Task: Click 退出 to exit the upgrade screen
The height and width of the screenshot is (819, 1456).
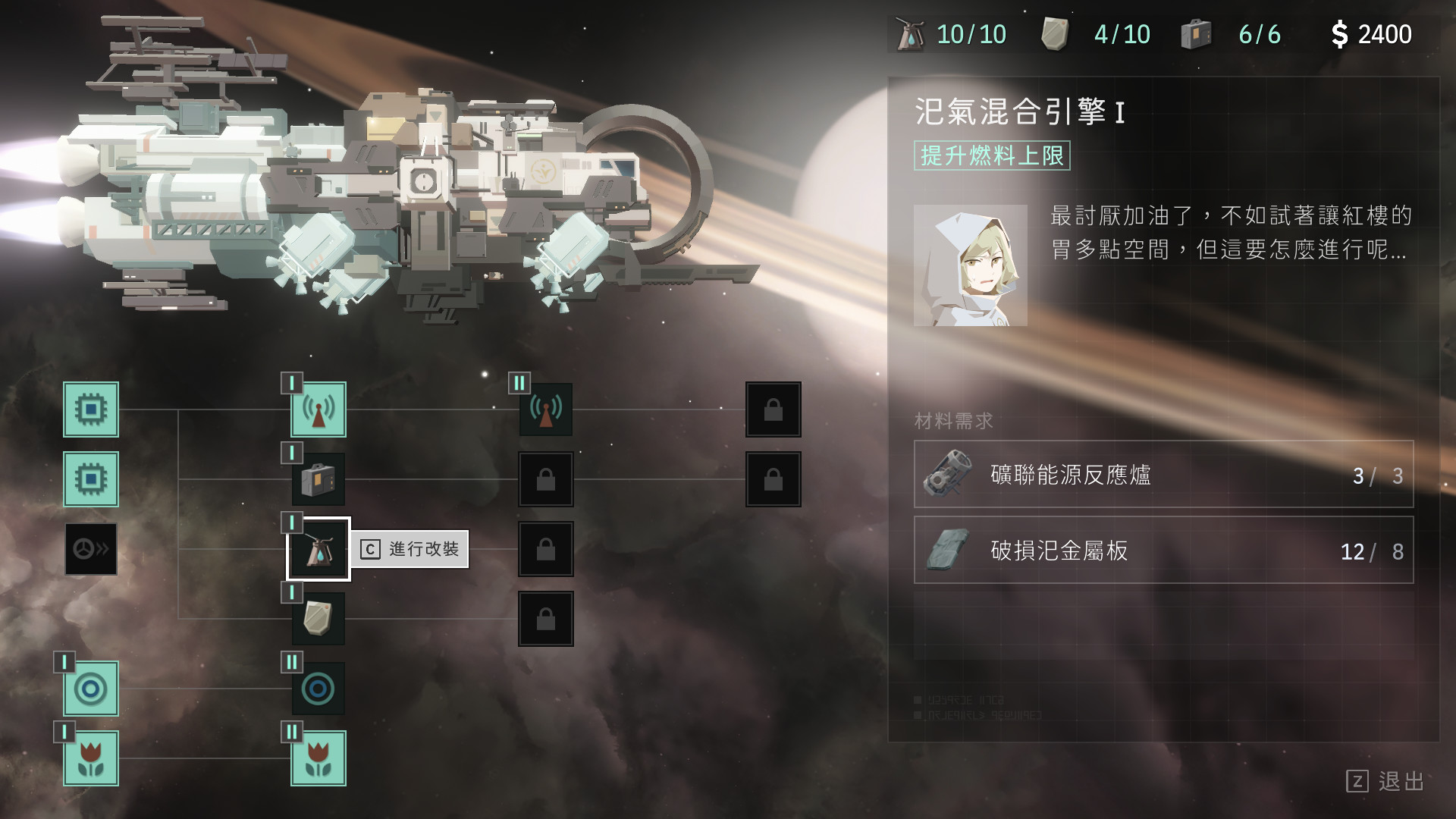Action: (1386, 781)
